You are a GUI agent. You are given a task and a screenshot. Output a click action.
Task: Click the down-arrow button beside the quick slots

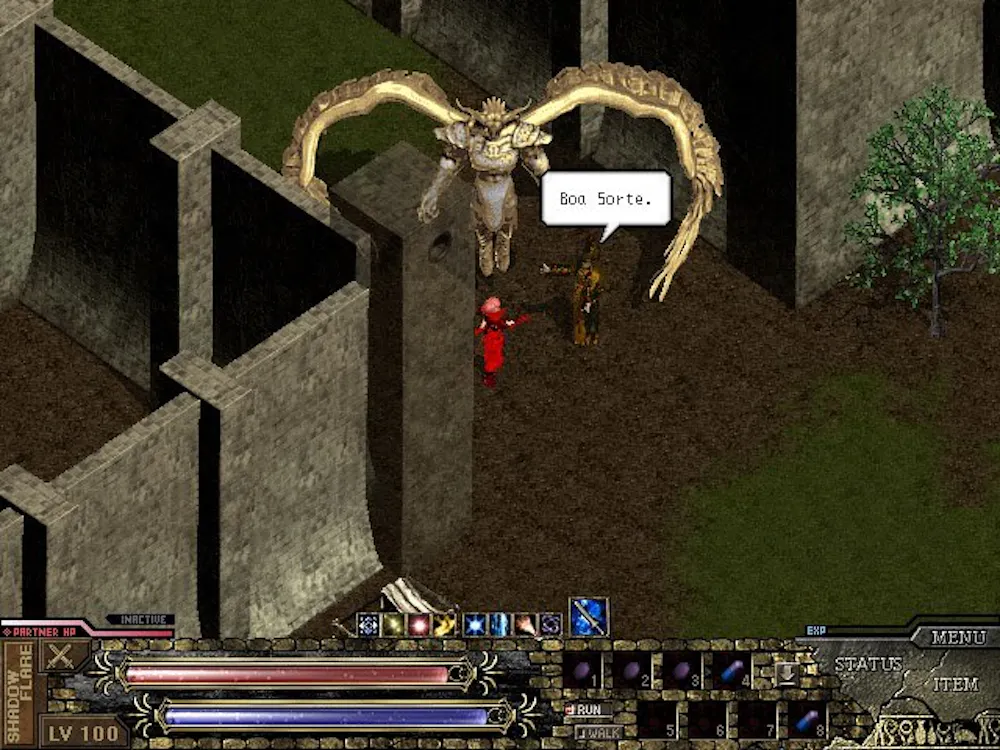click(x=786, y=672)
